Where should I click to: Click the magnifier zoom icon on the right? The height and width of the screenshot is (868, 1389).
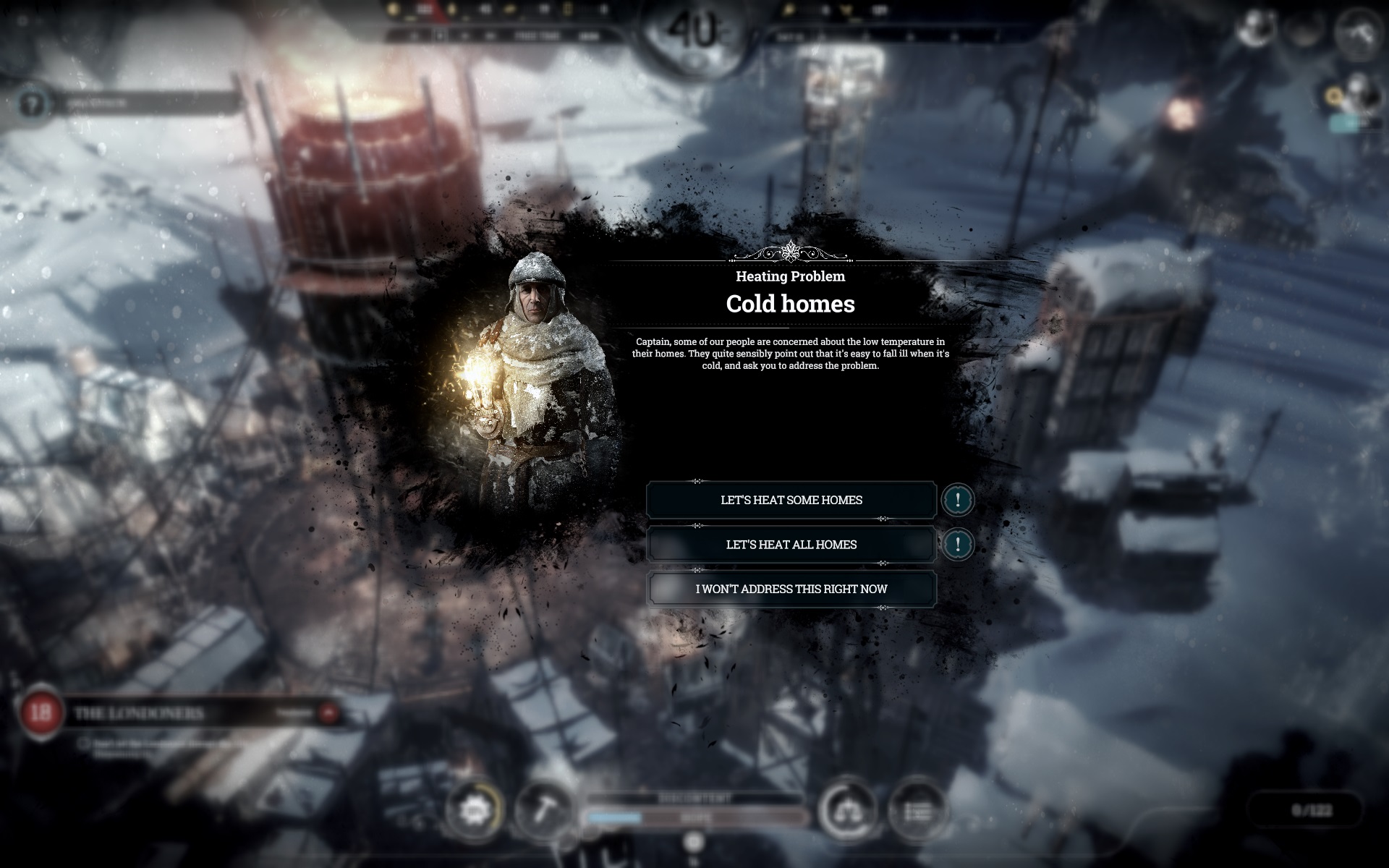click(x=1334, y=95)
